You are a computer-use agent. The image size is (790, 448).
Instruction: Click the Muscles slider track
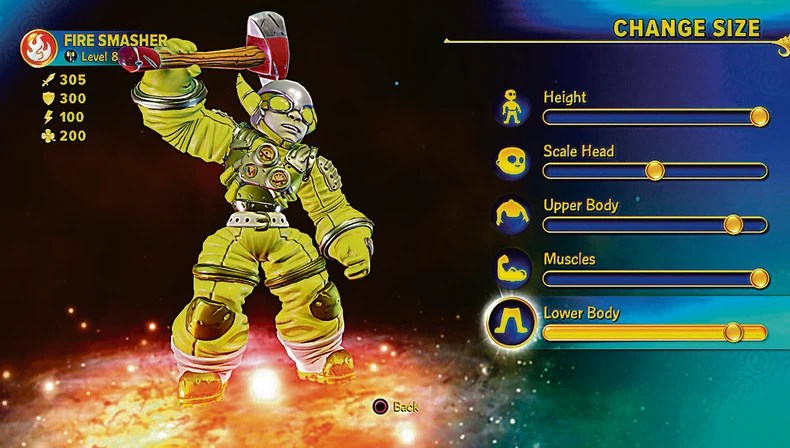pos(655,279)
